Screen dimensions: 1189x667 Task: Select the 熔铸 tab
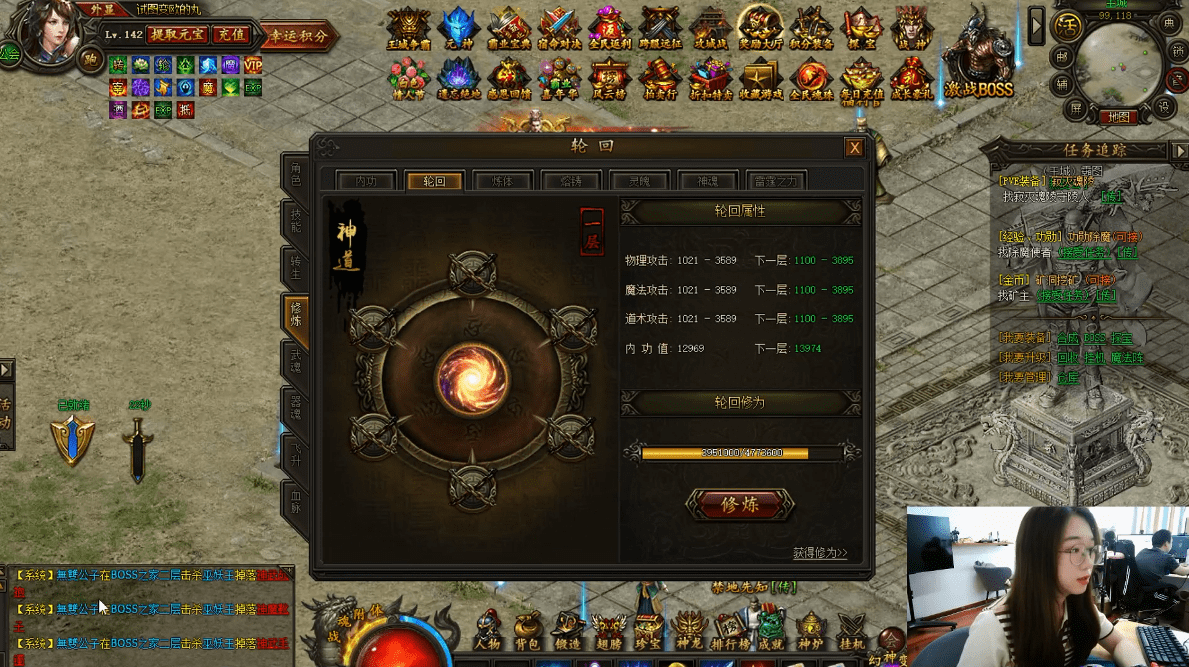coord(571,181)
